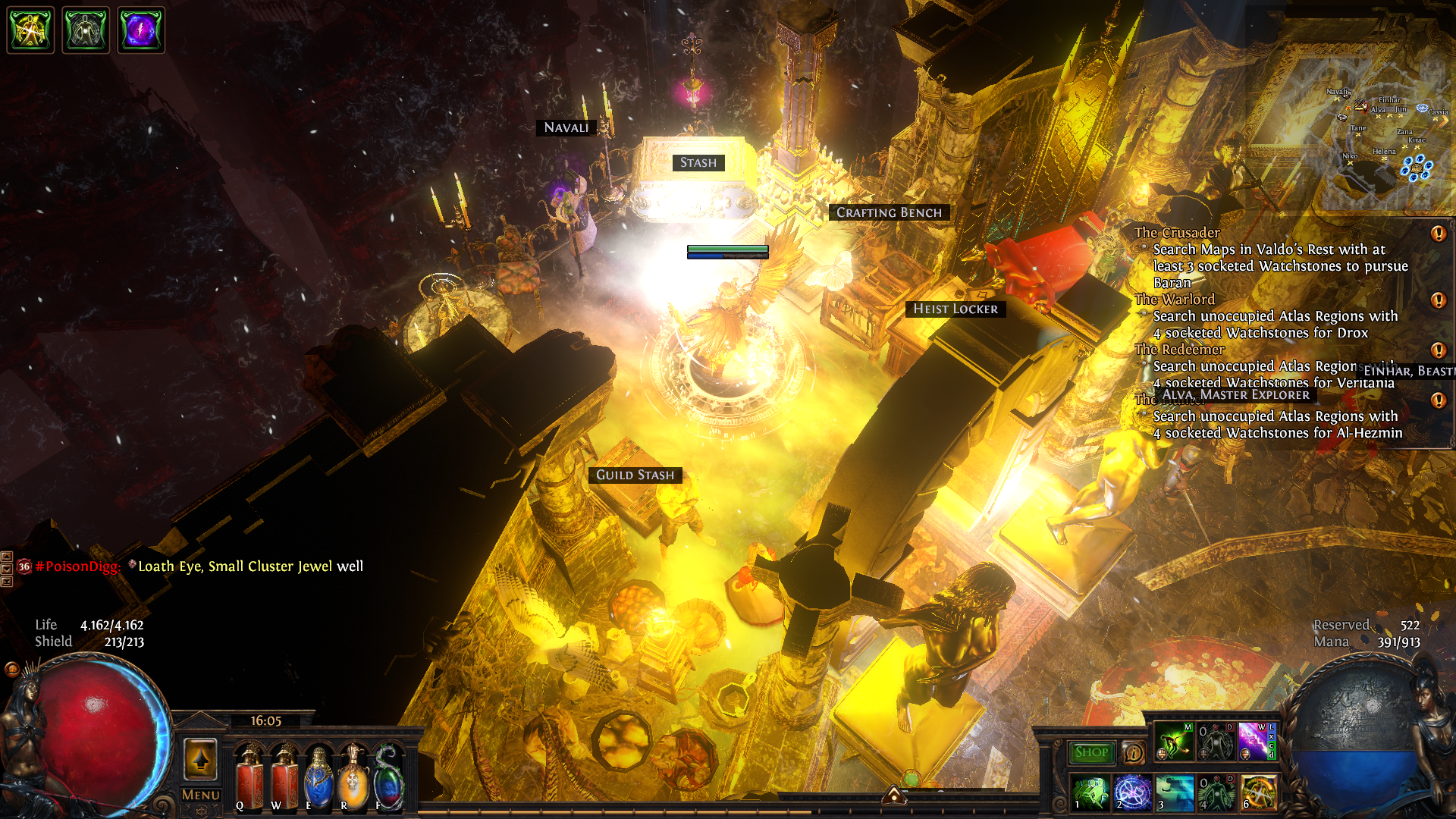
Task: Open the green Shop button
Action: coord(1091,752)
